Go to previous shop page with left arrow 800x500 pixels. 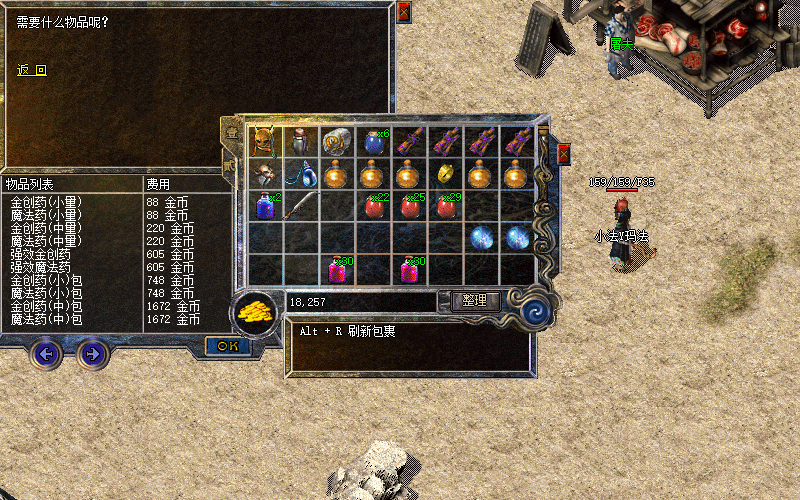tap(45, 352)
